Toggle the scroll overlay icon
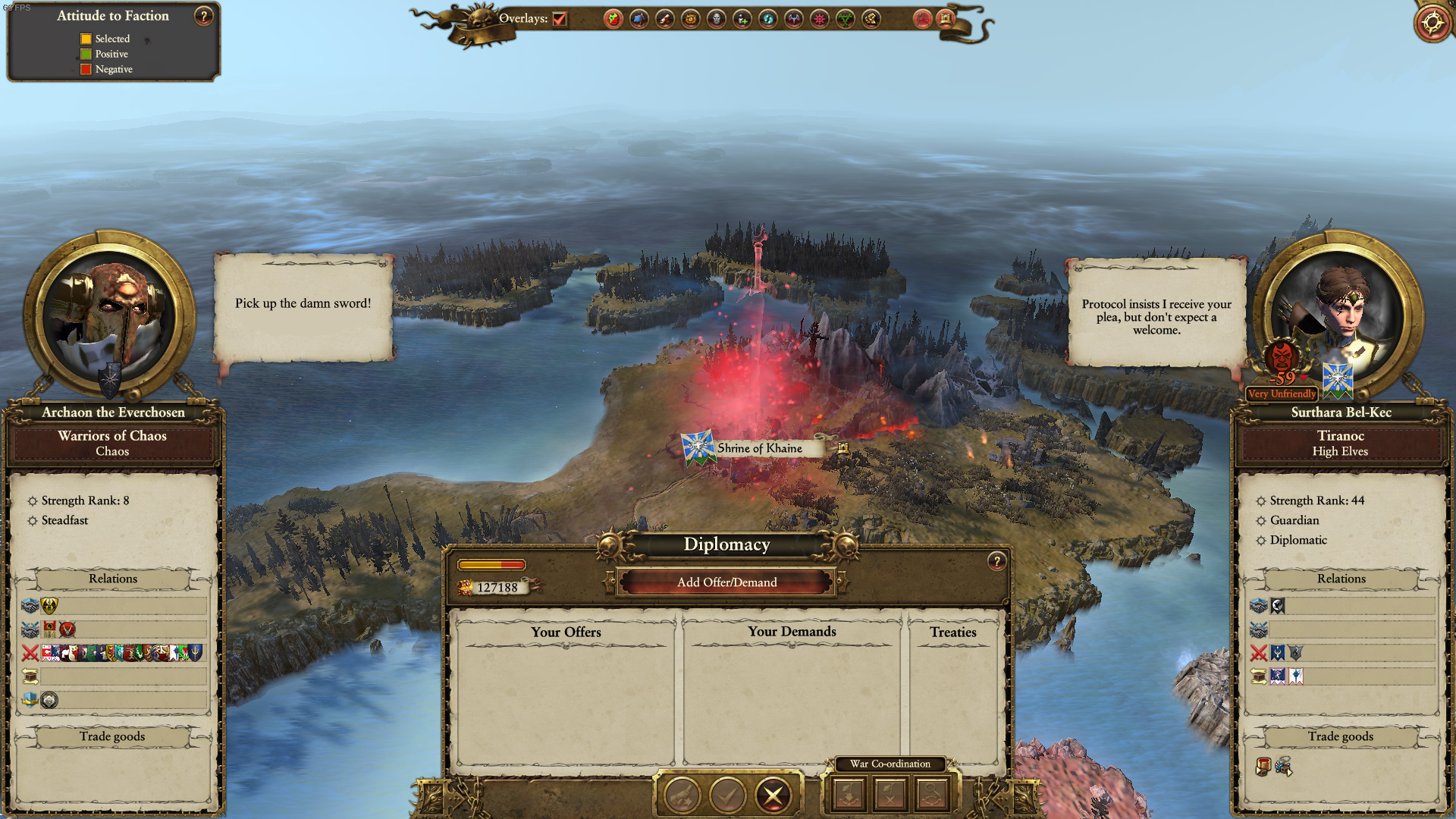Image resolution: width=1456 pixels, height=819 pixels. click(x=665, y=19)
